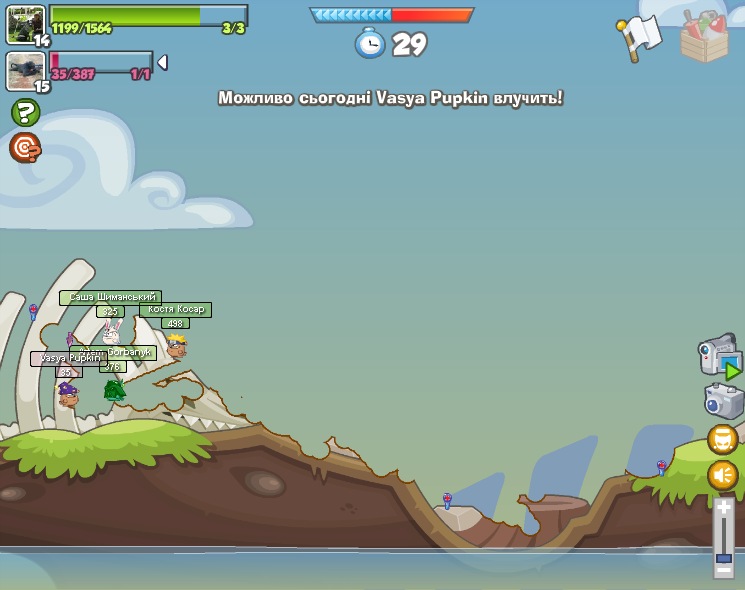The width and height of the screenshot is (745, 590).
Task: Toggle the sound speaker button
Action: tap(723, 474)
